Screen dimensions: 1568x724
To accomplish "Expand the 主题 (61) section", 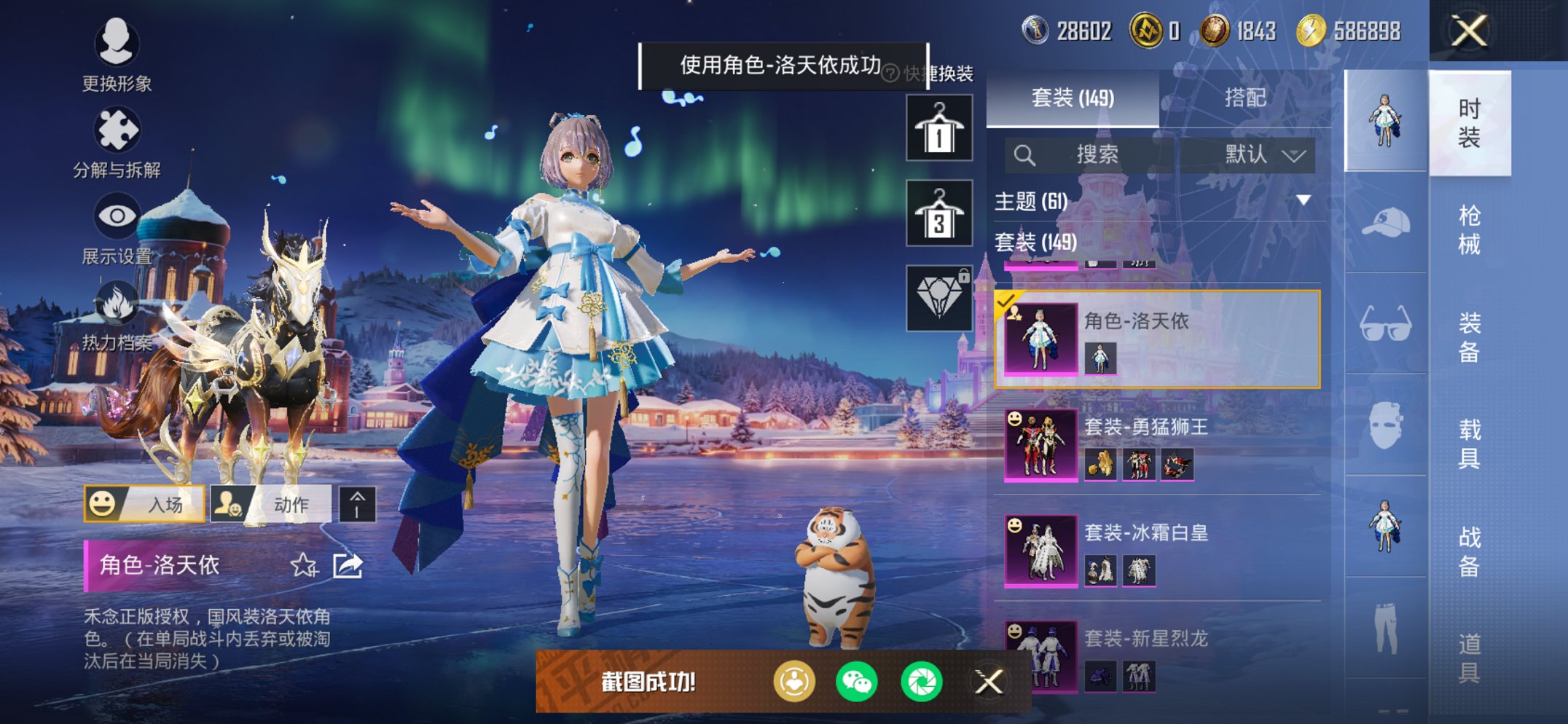I will (x=1304, y=200).
